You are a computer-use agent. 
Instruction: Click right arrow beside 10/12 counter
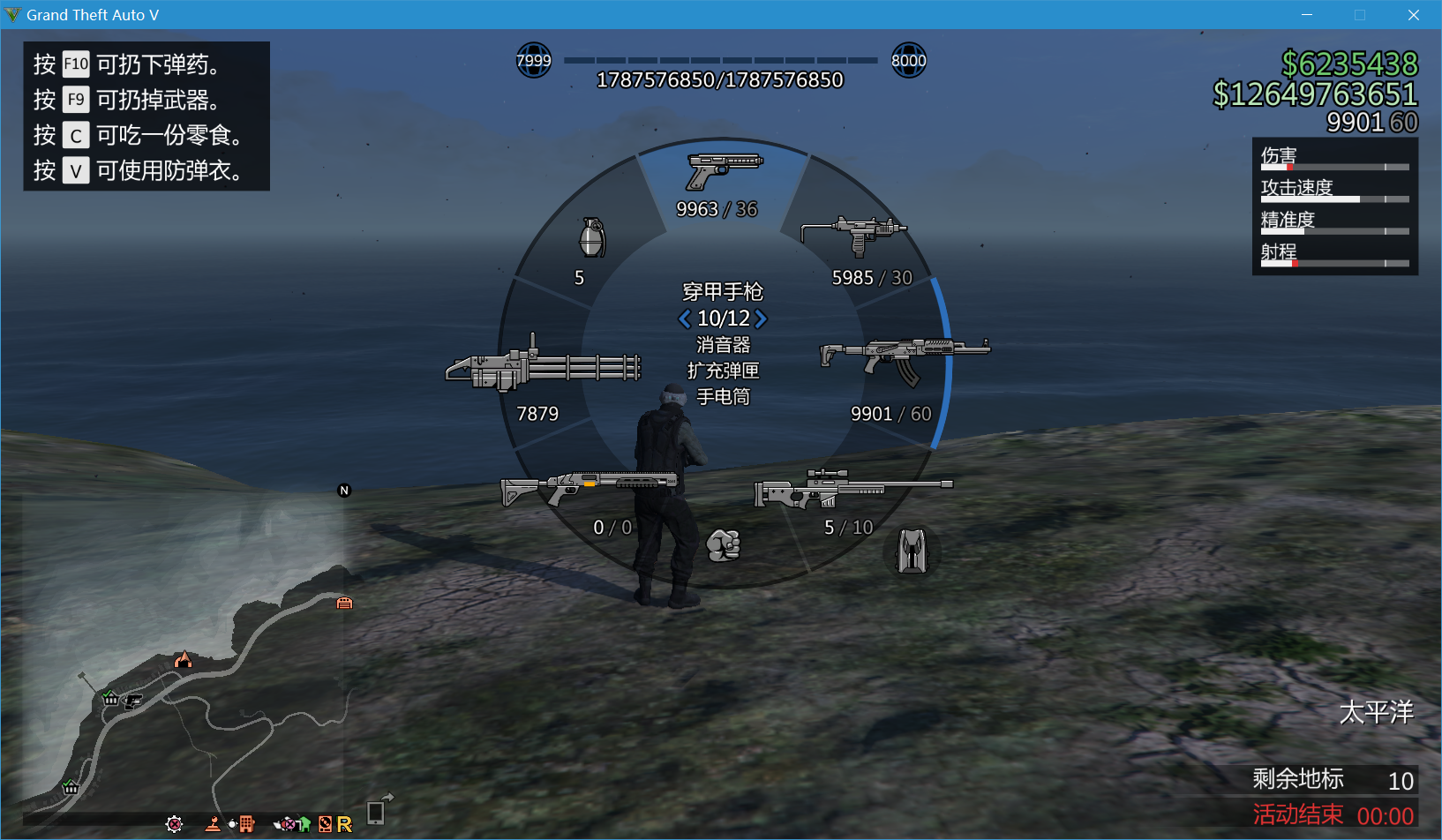760,319
